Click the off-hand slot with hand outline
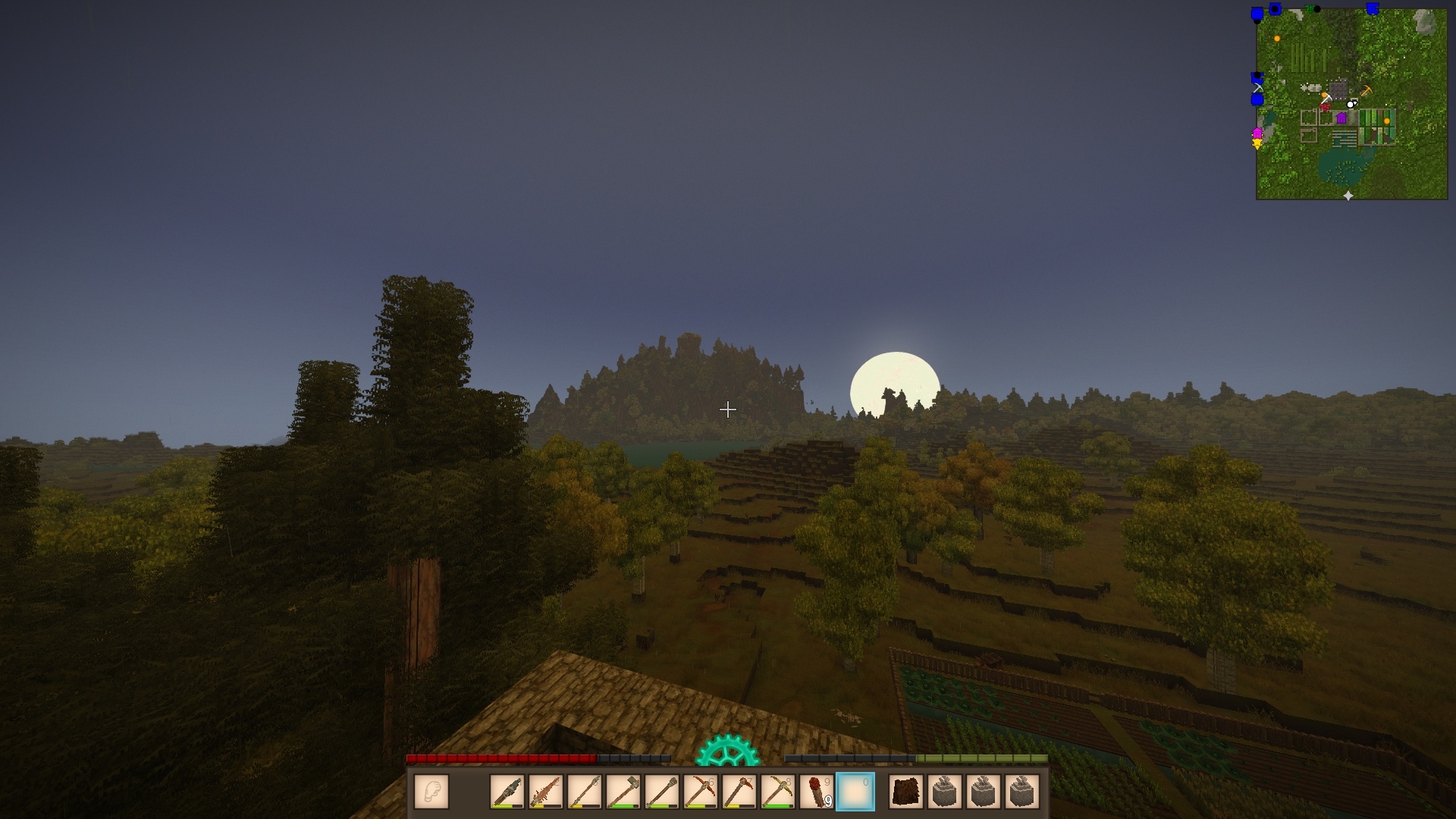 [431, 792]
